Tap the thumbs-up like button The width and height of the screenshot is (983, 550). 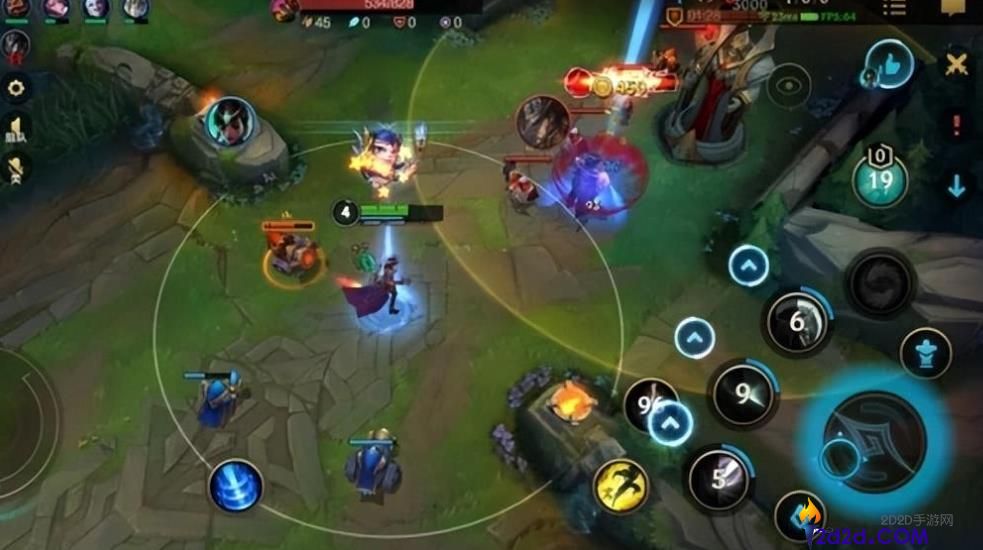point(889,64)
